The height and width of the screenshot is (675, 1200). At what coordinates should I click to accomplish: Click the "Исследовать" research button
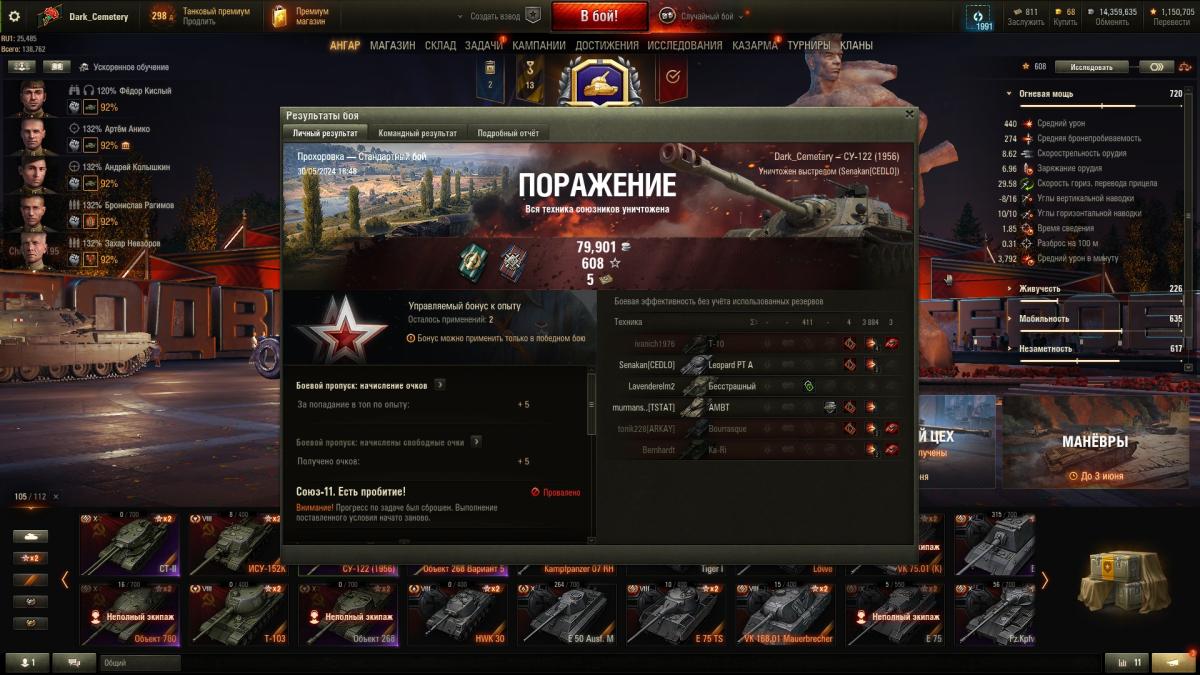(1091, 67)
